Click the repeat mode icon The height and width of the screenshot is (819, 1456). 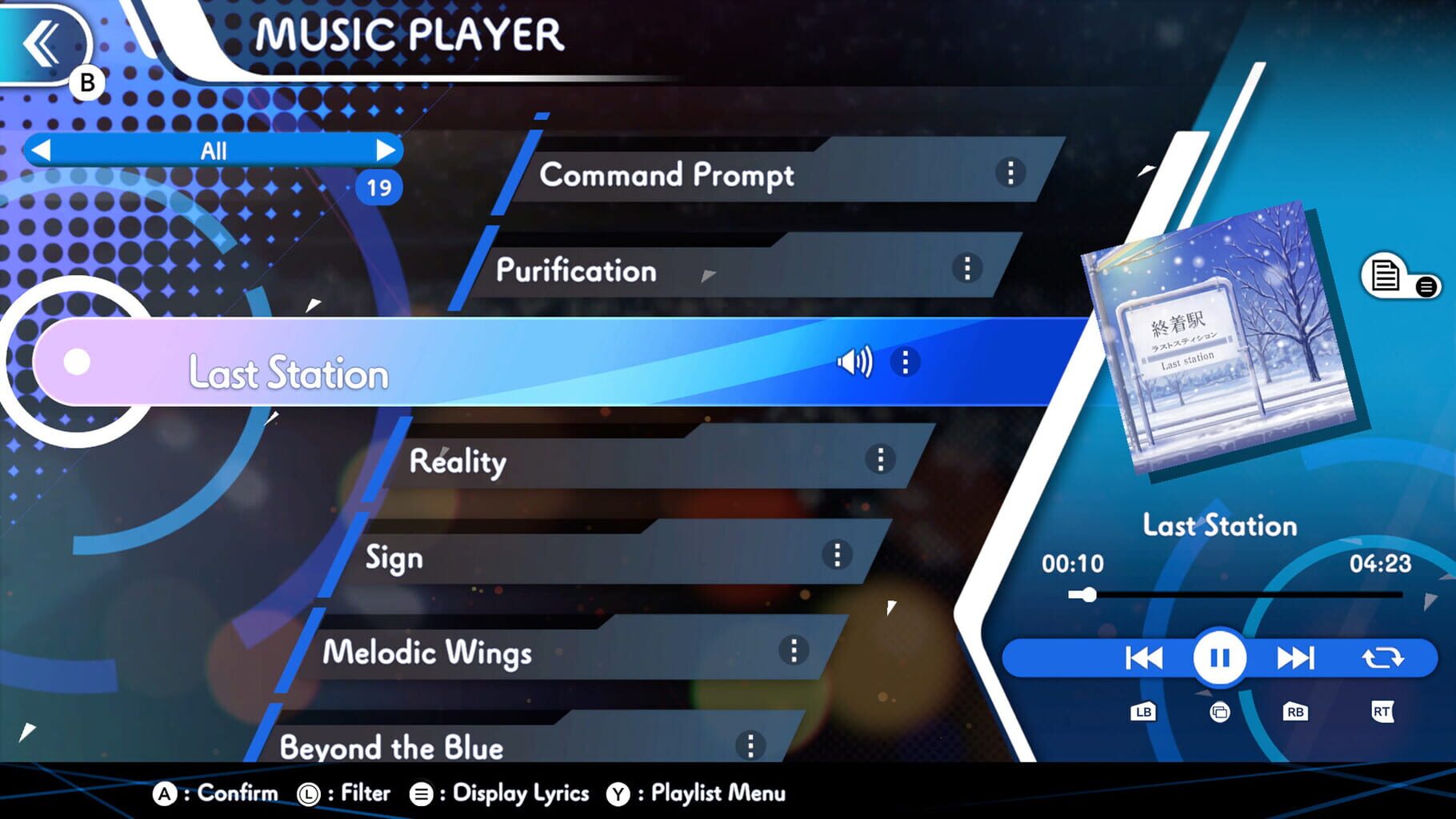1382,657
